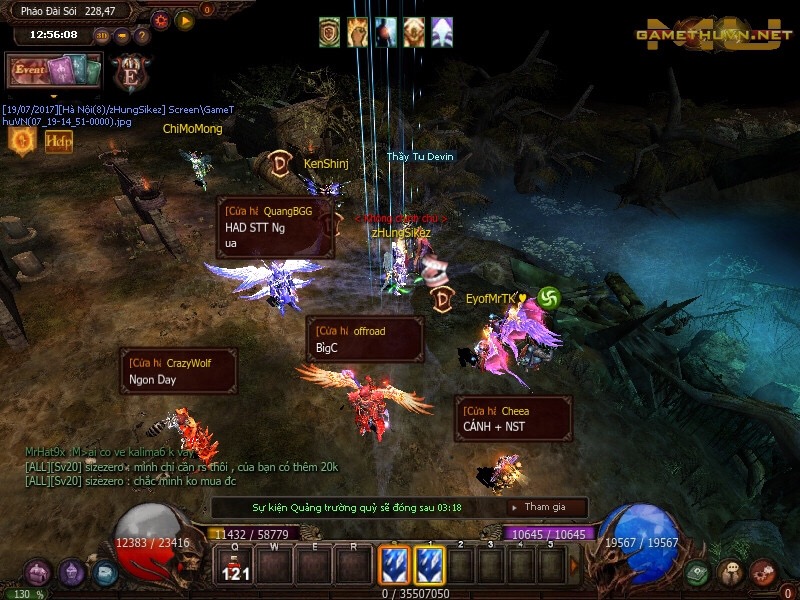Open the purple gem shop icon

click(72, 573)
